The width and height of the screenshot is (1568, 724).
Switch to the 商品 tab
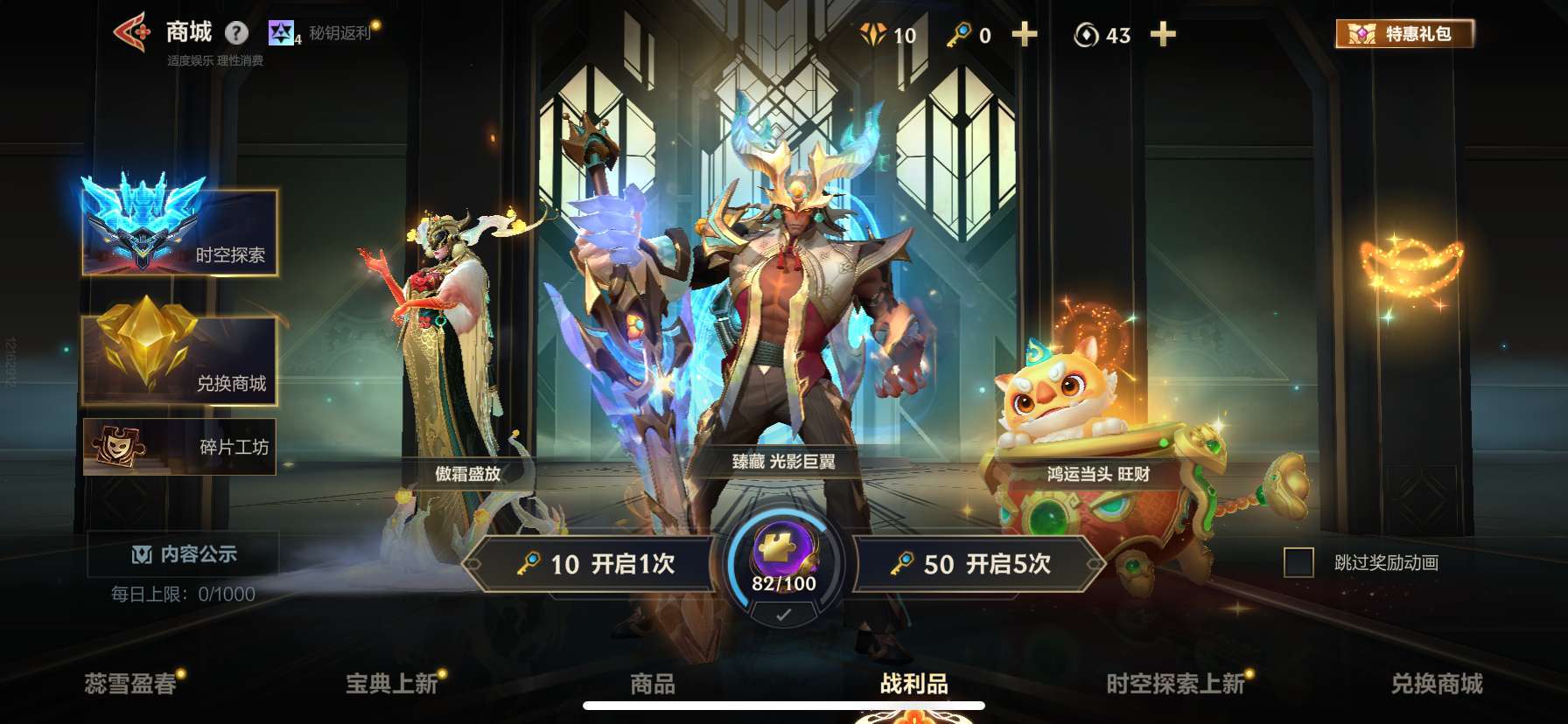point(651,686)
